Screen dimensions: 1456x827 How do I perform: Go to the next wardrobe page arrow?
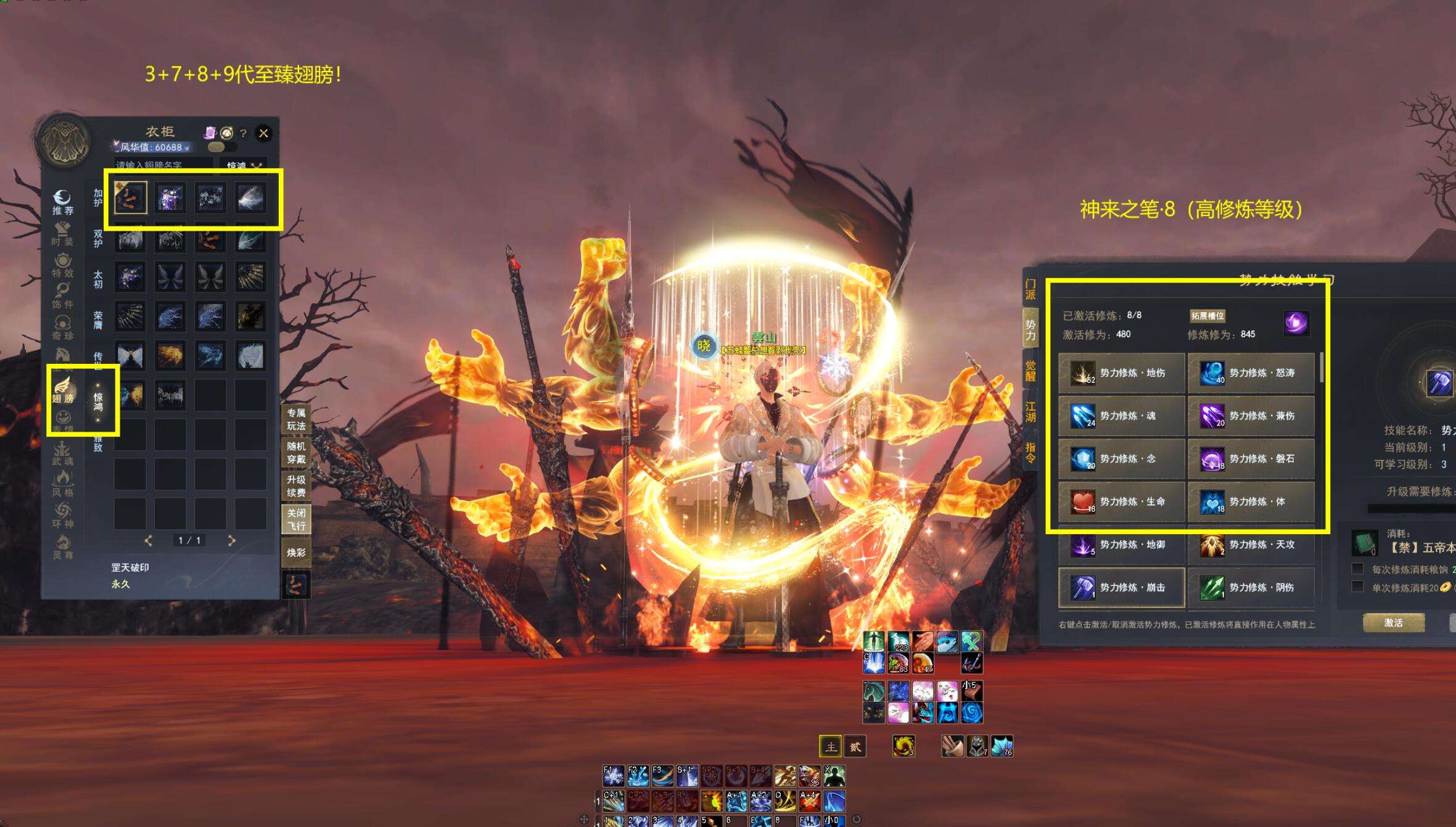tap(231, 541)
